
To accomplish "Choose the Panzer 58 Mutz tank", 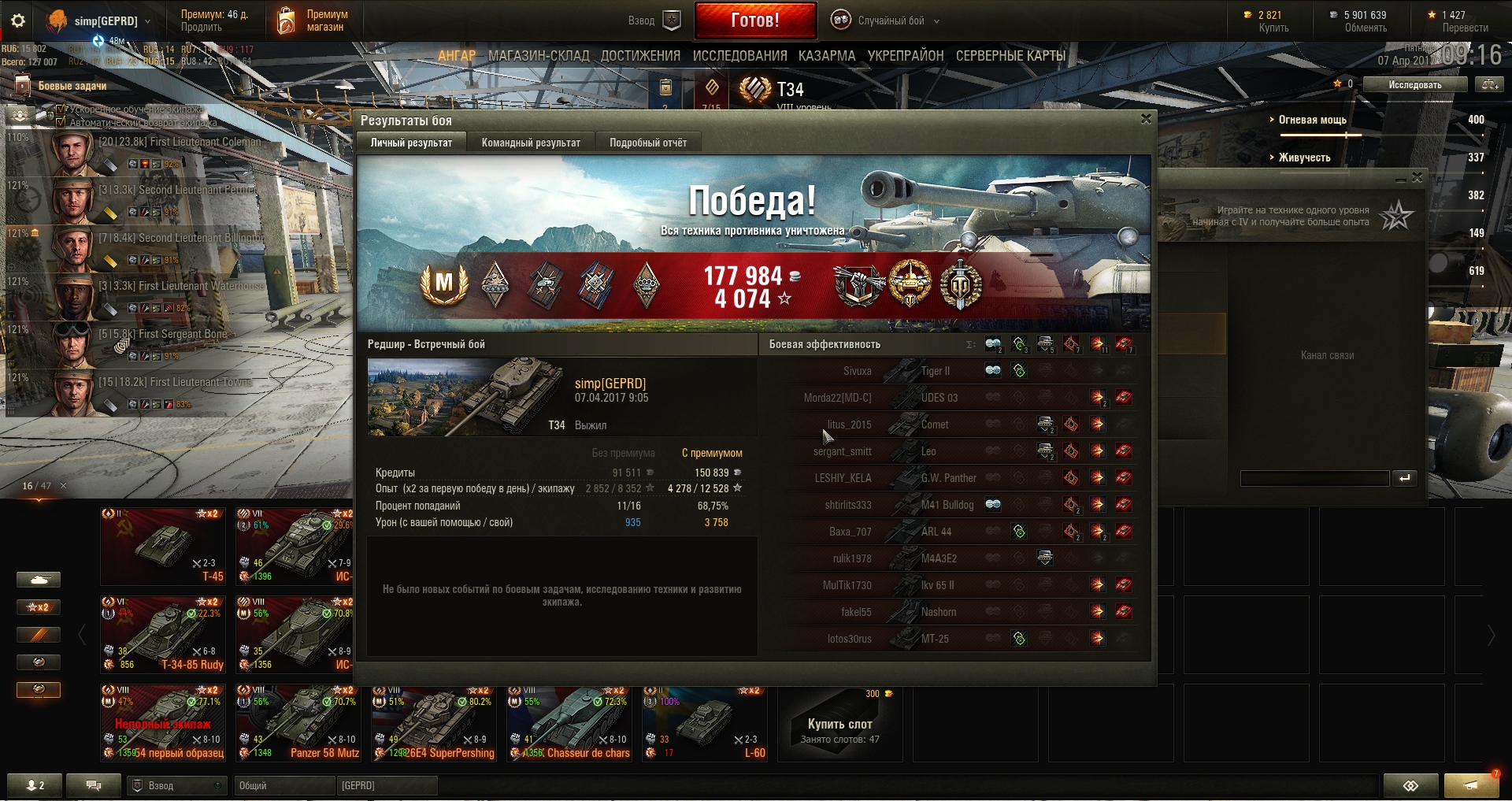I will click(298, 723).
